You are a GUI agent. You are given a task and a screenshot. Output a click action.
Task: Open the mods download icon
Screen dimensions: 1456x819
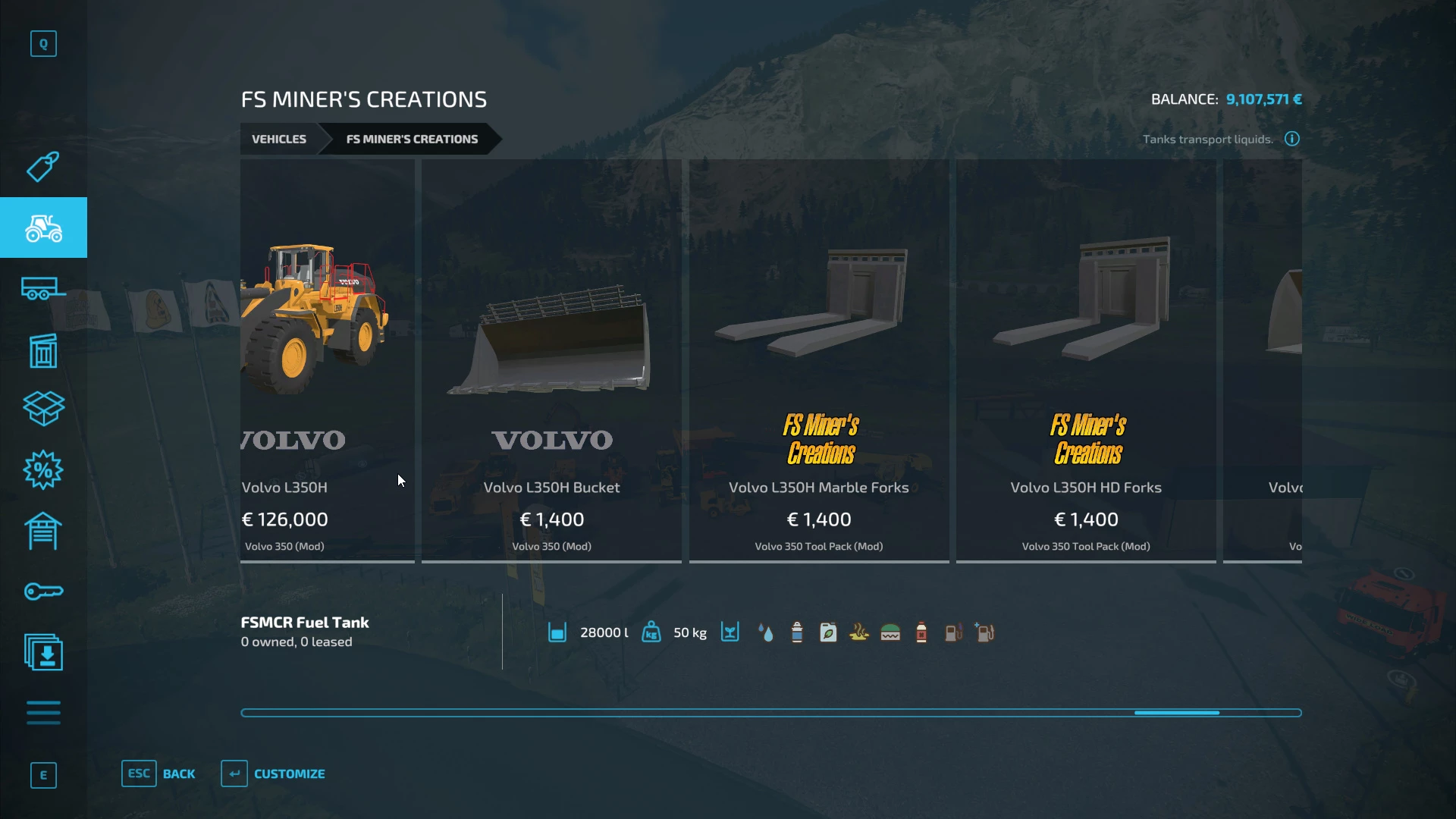coord(43,652)
